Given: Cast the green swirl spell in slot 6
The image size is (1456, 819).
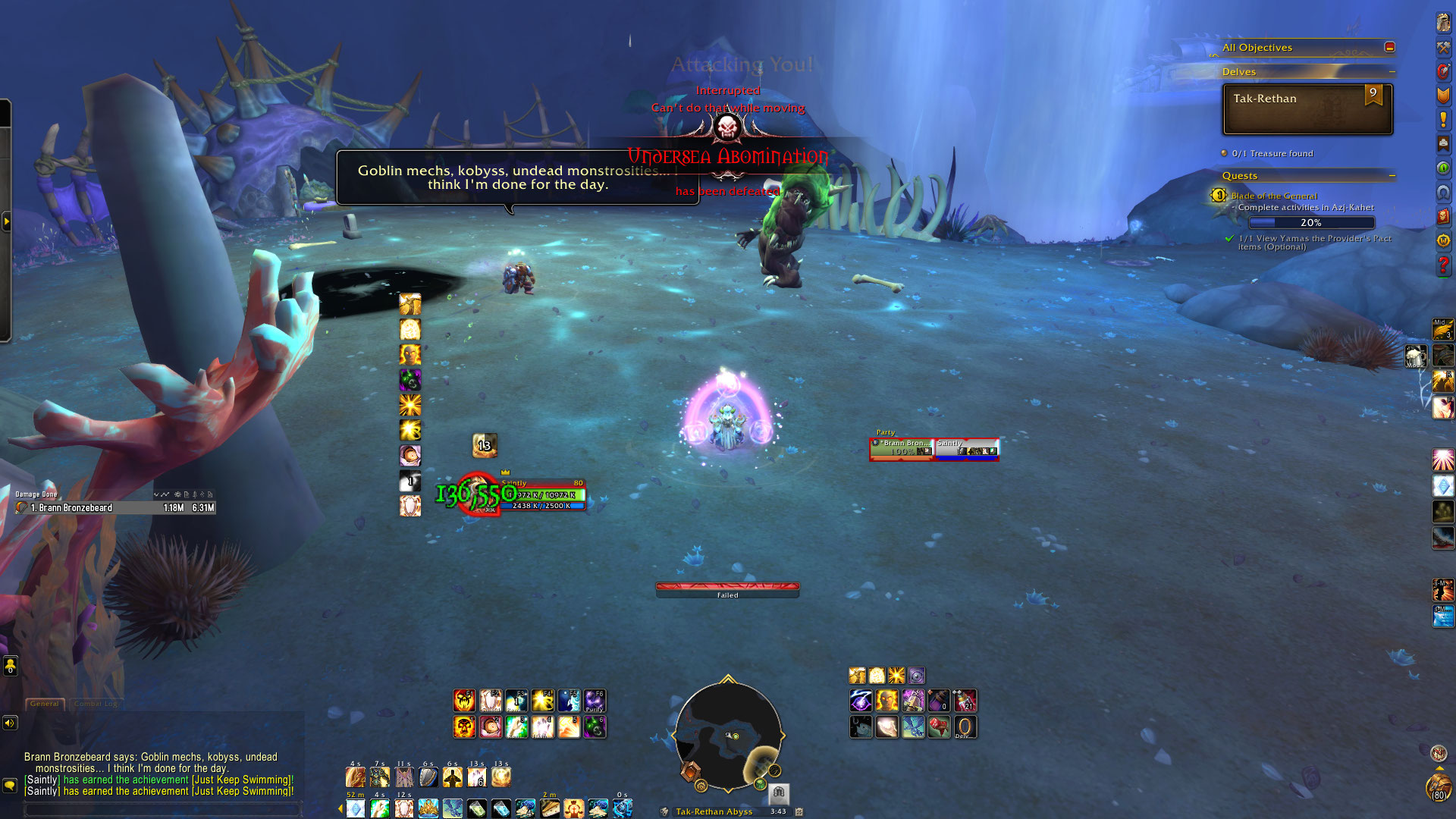Looking at the screenshot, I should pyautogui.click(x=595, y=727).
